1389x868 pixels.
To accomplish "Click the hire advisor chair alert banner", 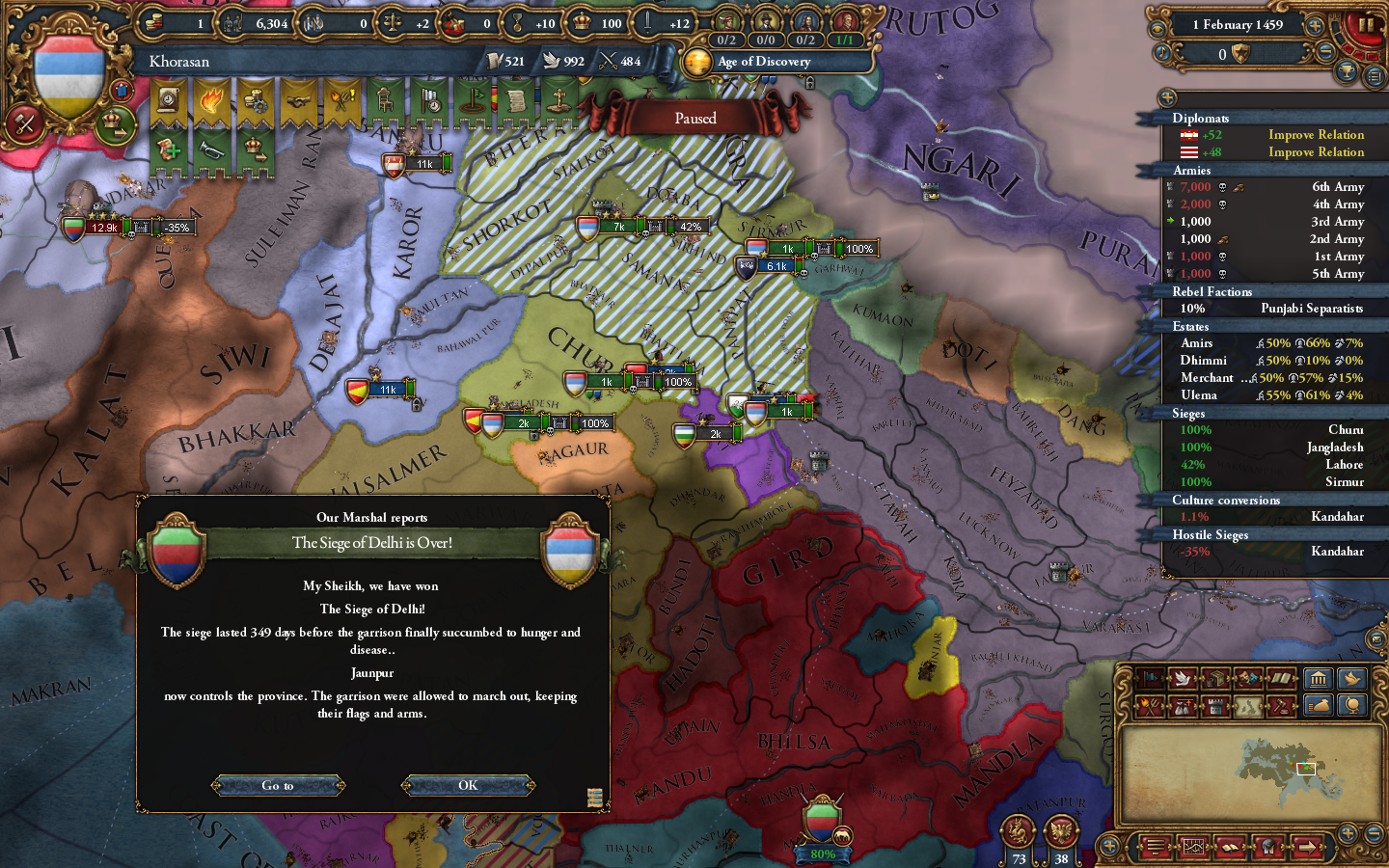I will click(x=383, y=100).
